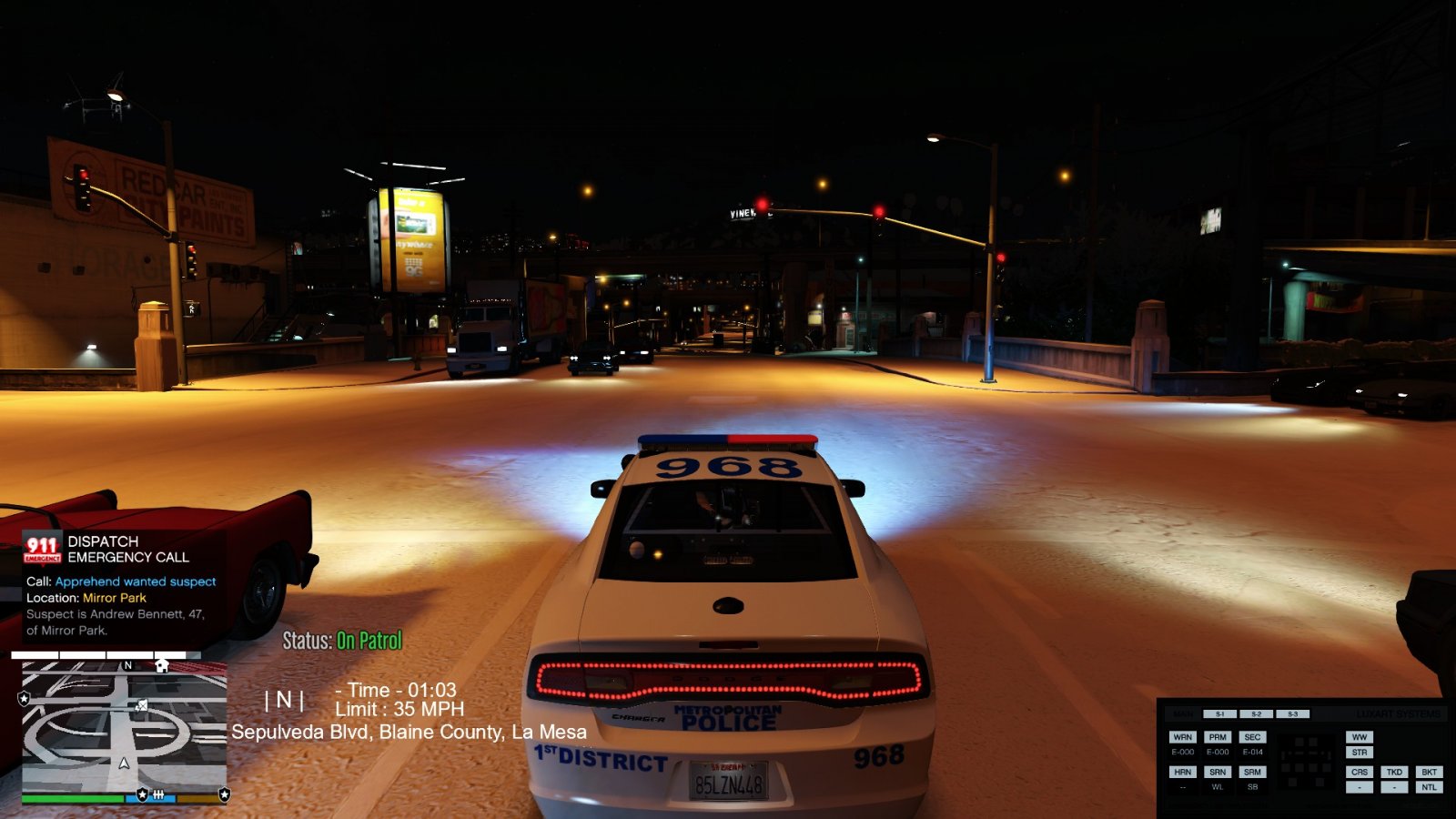Screen dimensions: 1456x819
Task: Enable the STR steady burn button
Action: click(x=1360, y=753)
